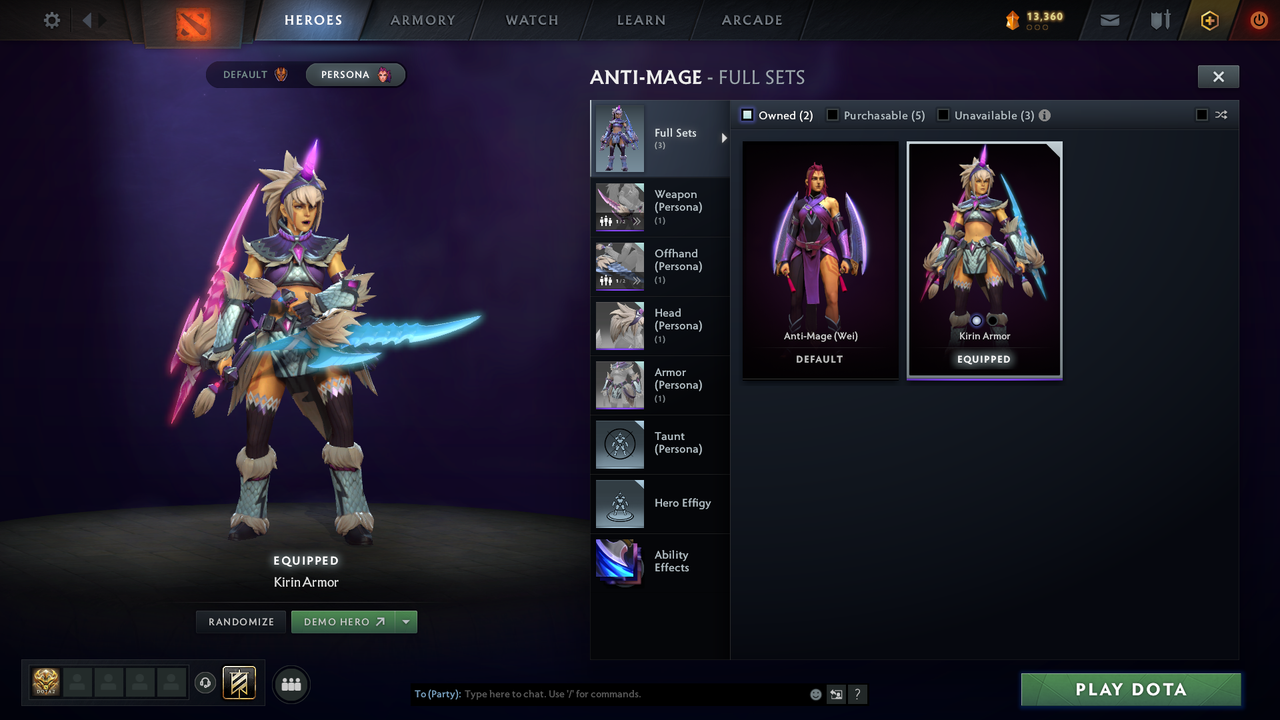Open the Dota Plus subscription icon
This screenshot has width=1280, height=720.
1210,20
